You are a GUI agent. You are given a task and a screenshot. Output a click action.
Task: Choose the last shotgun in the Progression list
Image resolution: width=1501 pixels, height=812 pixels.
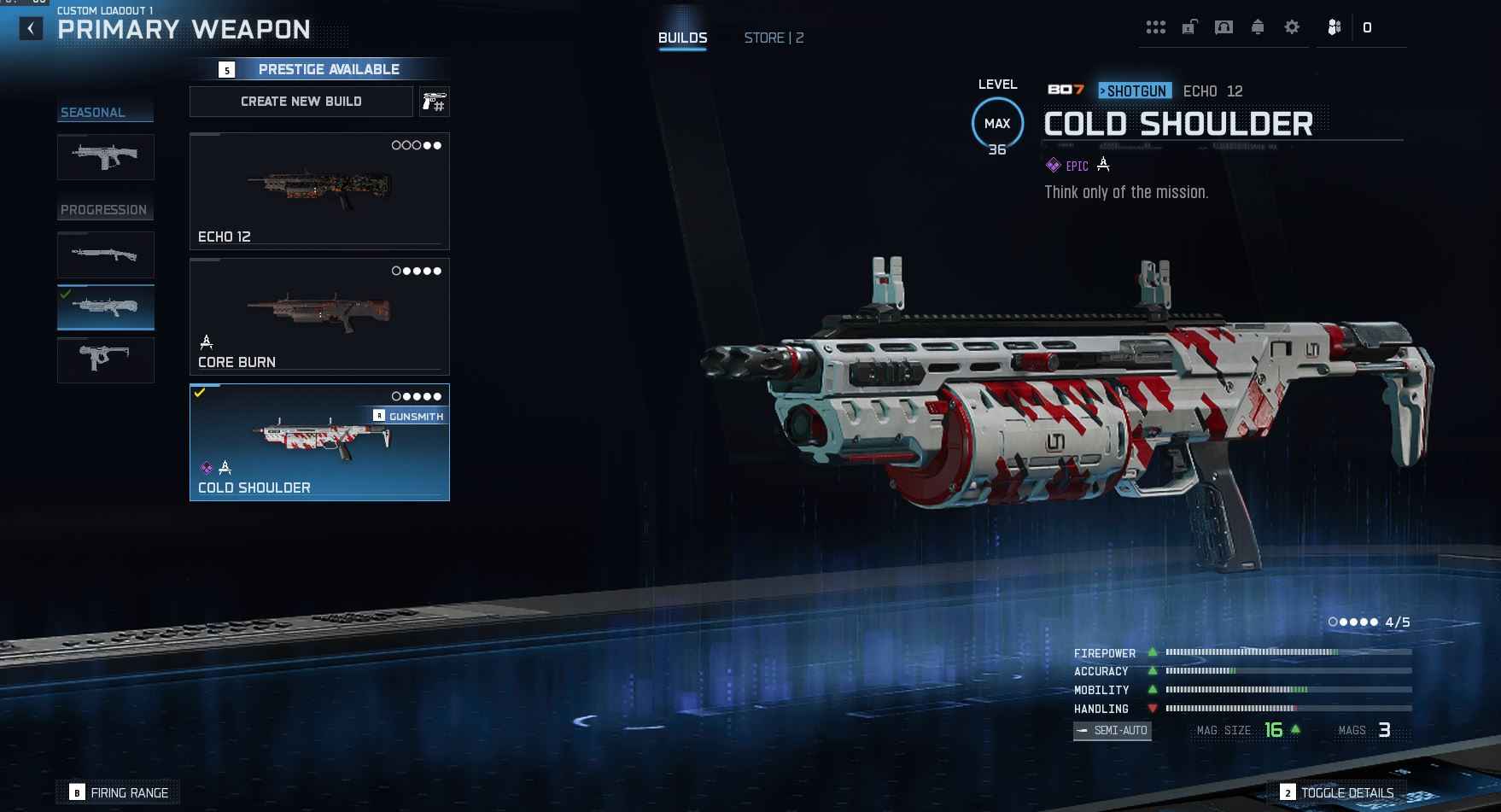pos(106,359)
